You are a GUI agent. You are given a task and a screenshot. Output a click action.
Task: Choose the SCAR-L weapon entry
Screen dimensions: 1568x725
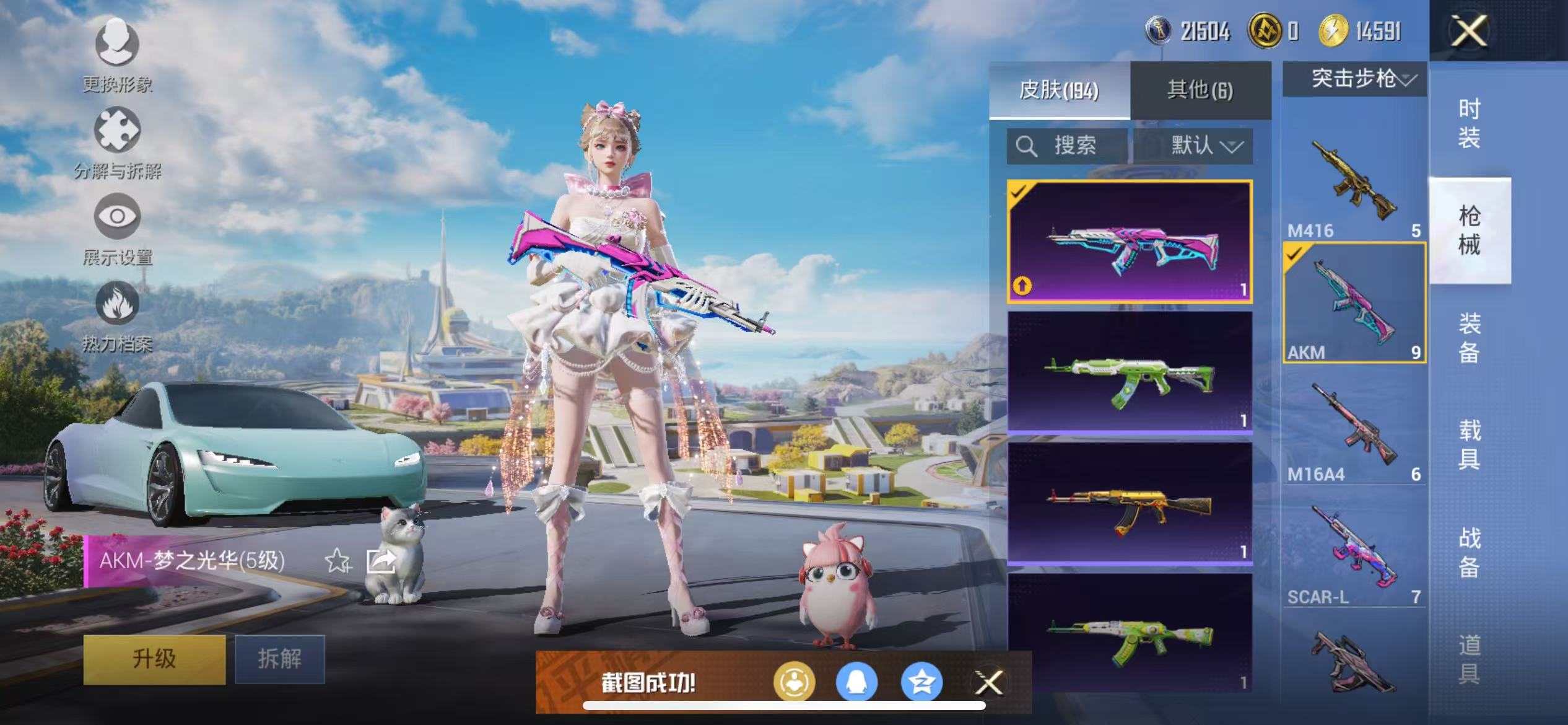pyautogui.click(x=1354, y=550)
